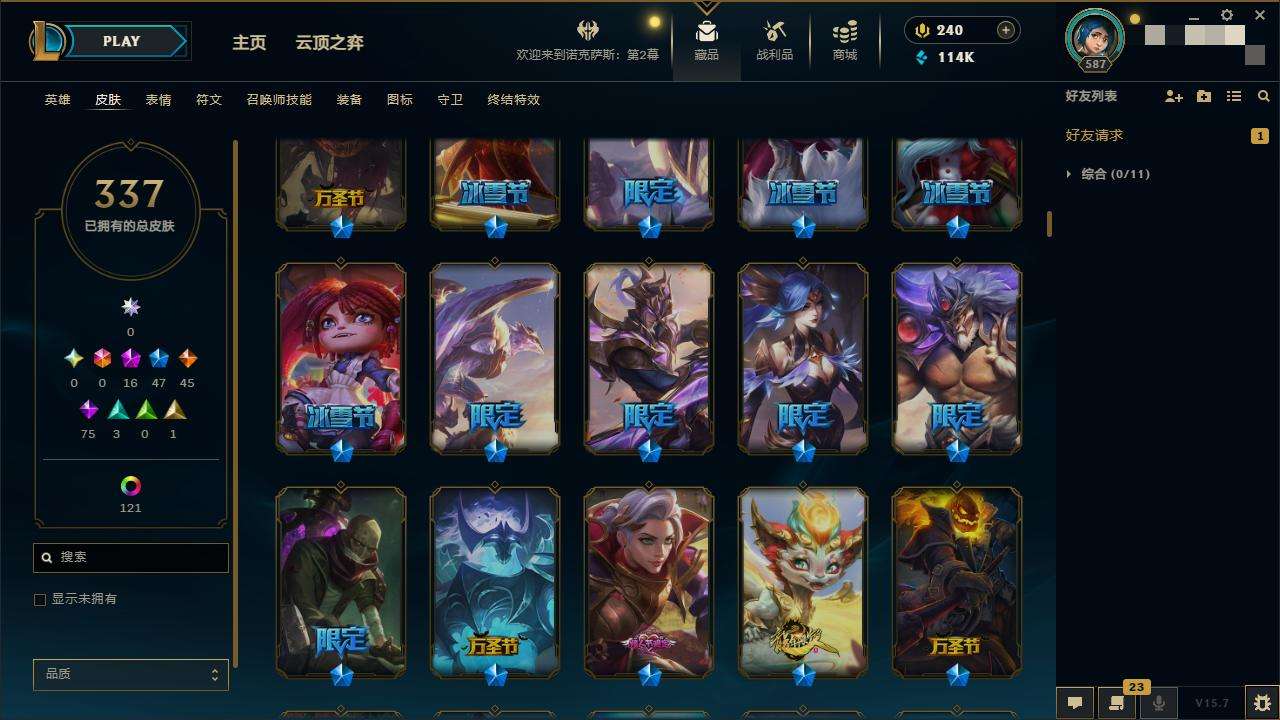Switch to the 图标 icons tab

point(400,100)
